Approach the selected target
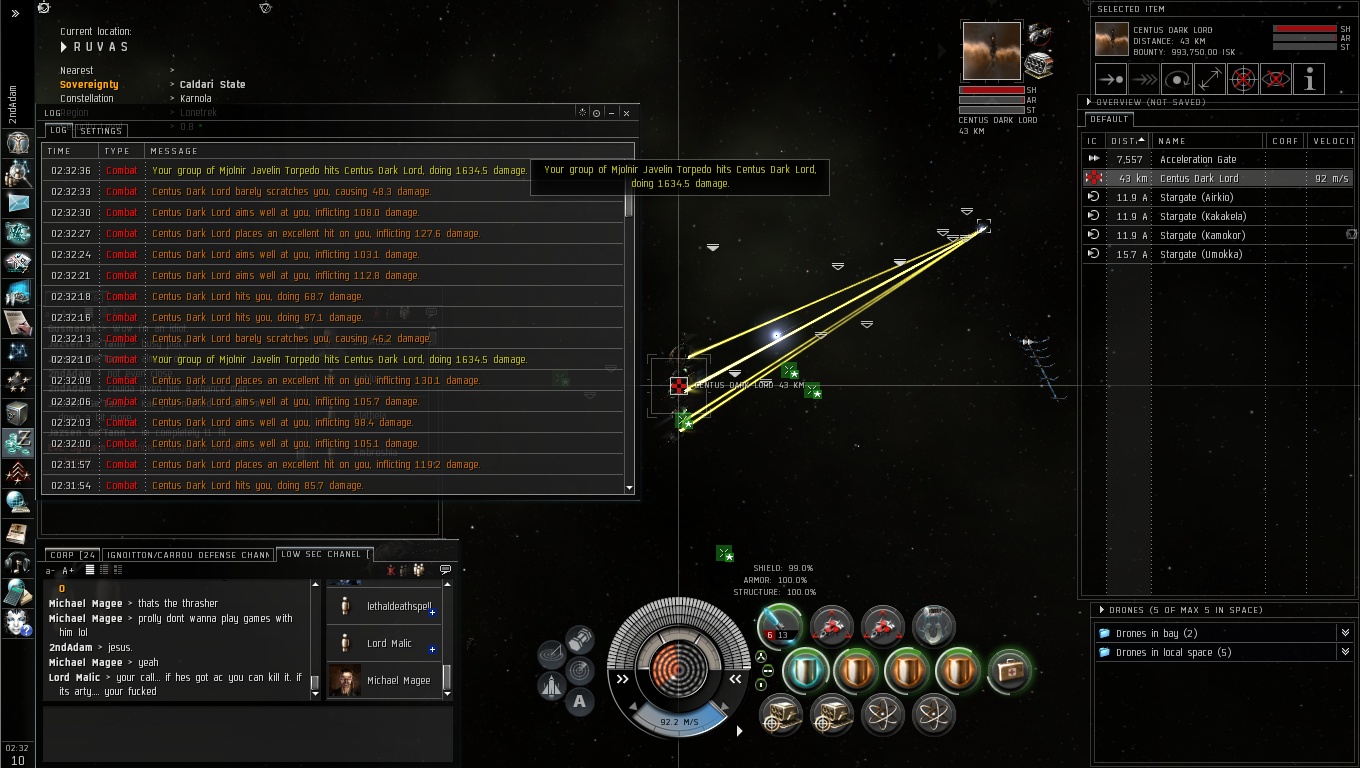 (1112, 78)
